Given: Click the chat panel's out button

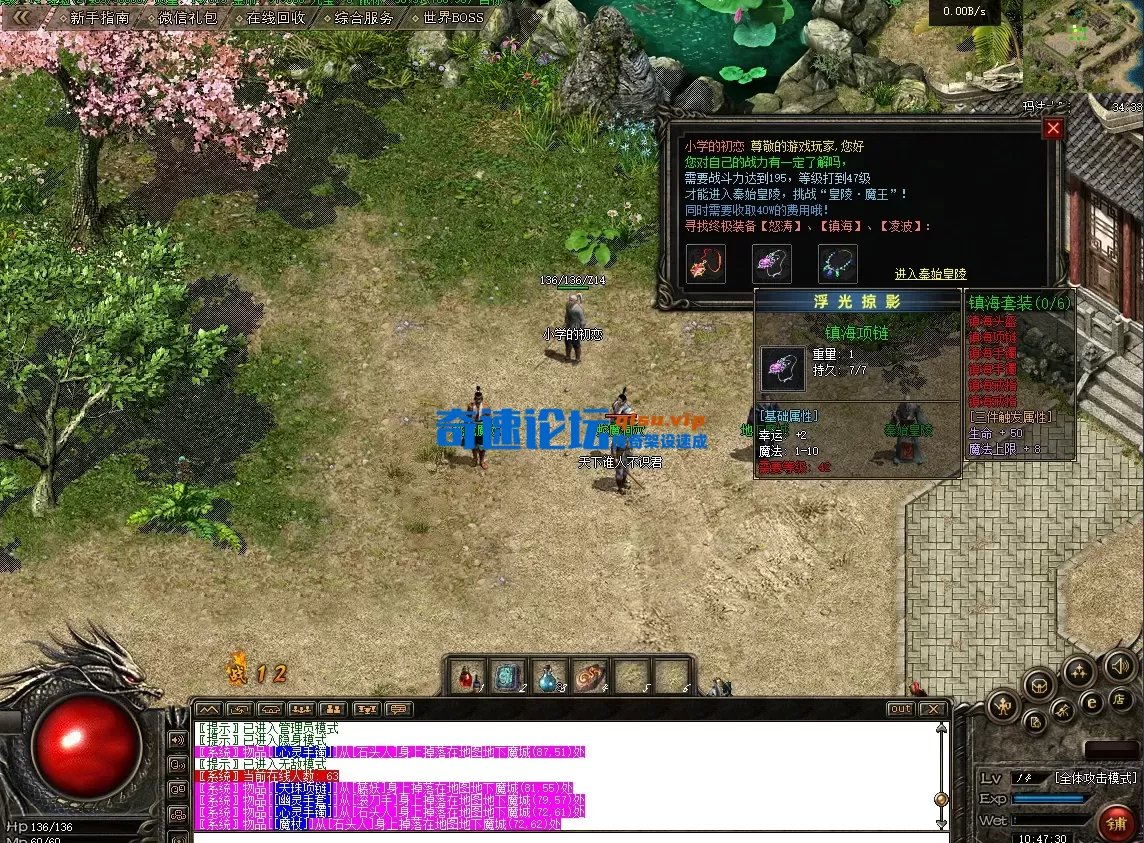Looking at the screenshot, I should point(901,709).
